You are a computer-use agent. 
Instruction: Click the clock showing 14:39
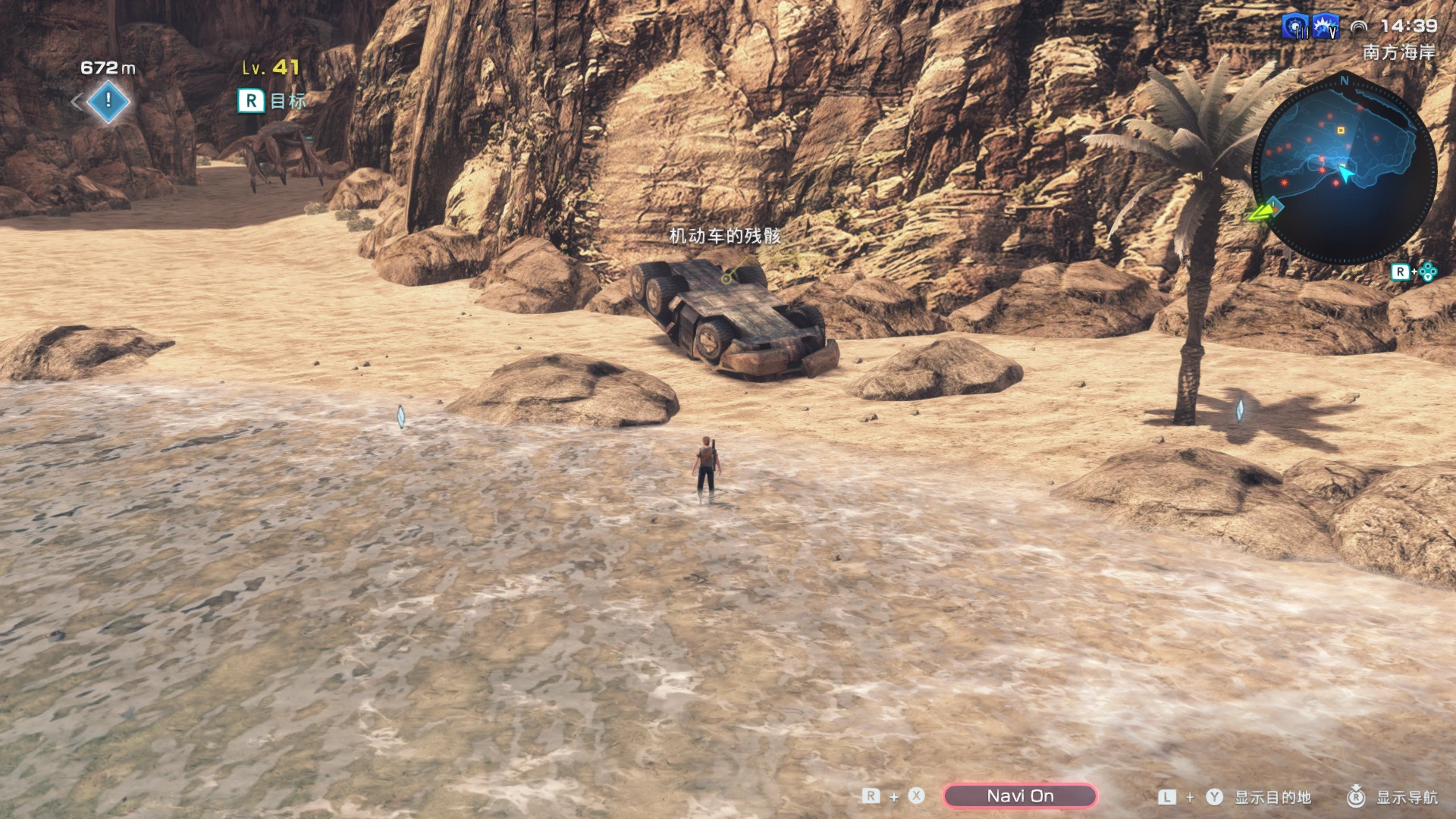click(x=1408, y=25)
